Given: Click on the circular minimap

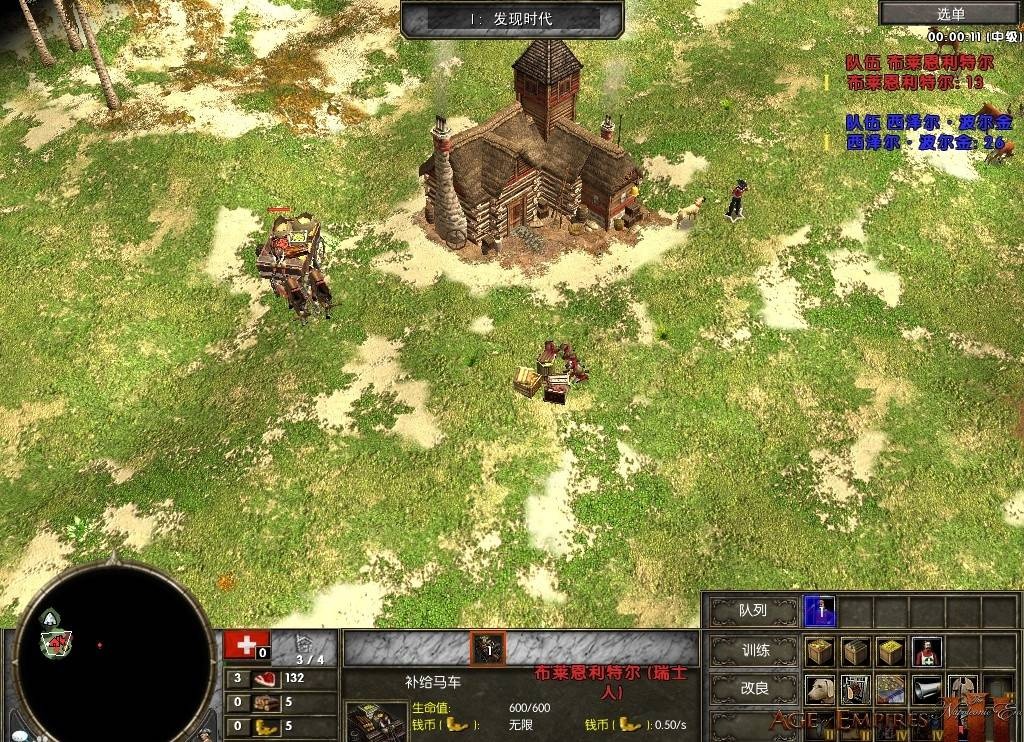Looking at the screenshot, I should coord(116,654).
